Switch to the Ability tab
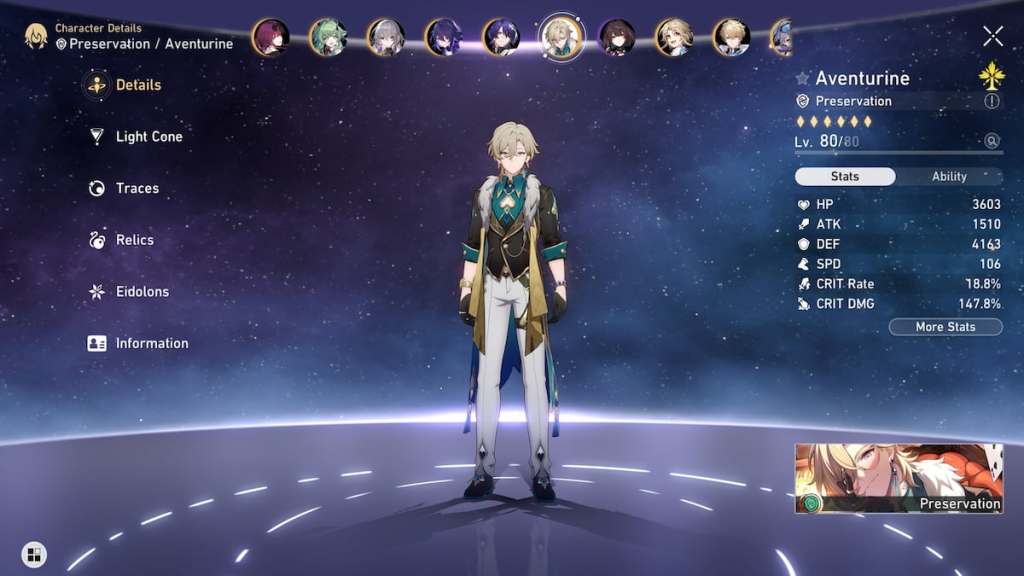This screenshot has height=576, width=1024. point(949,176)
